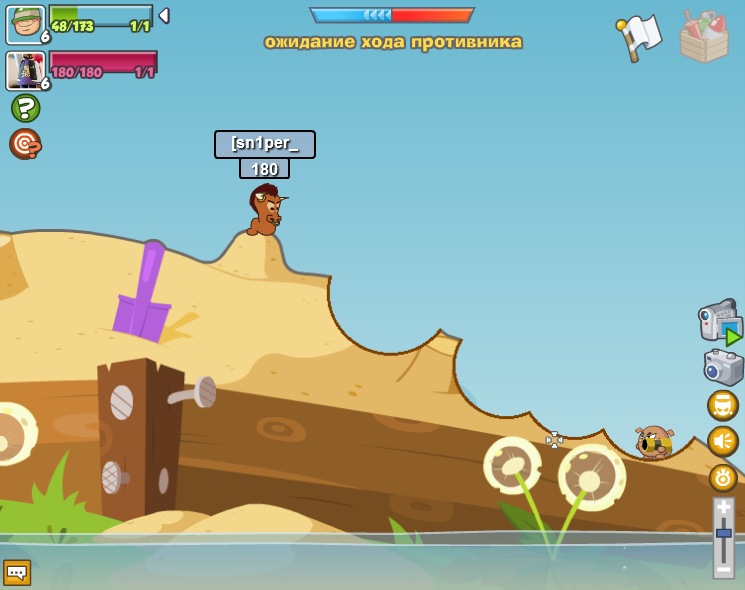Surrender with the white flag icon

[x=640, y=36]
